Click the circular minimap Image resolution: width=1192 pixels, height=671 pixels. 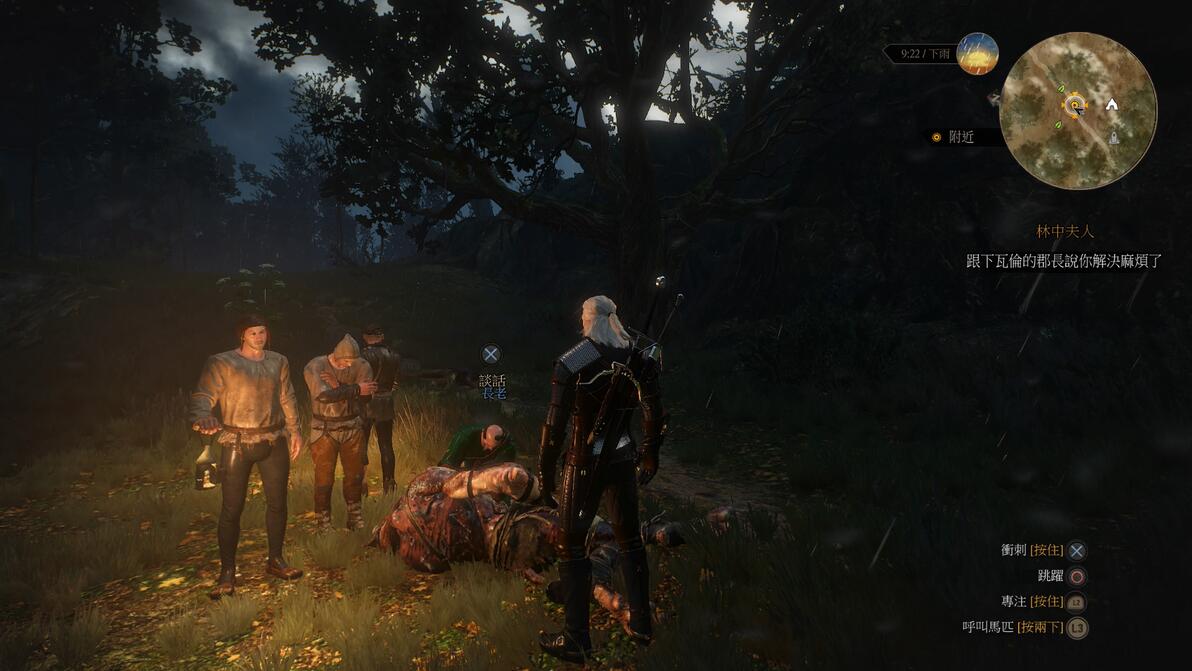point(1078,110)
